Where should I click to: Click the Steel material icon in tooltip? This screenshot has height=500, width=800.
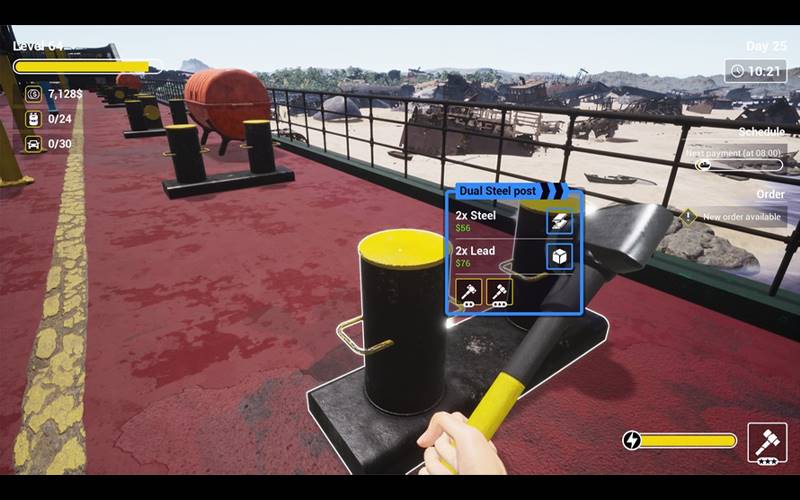[x=559, y=222]
